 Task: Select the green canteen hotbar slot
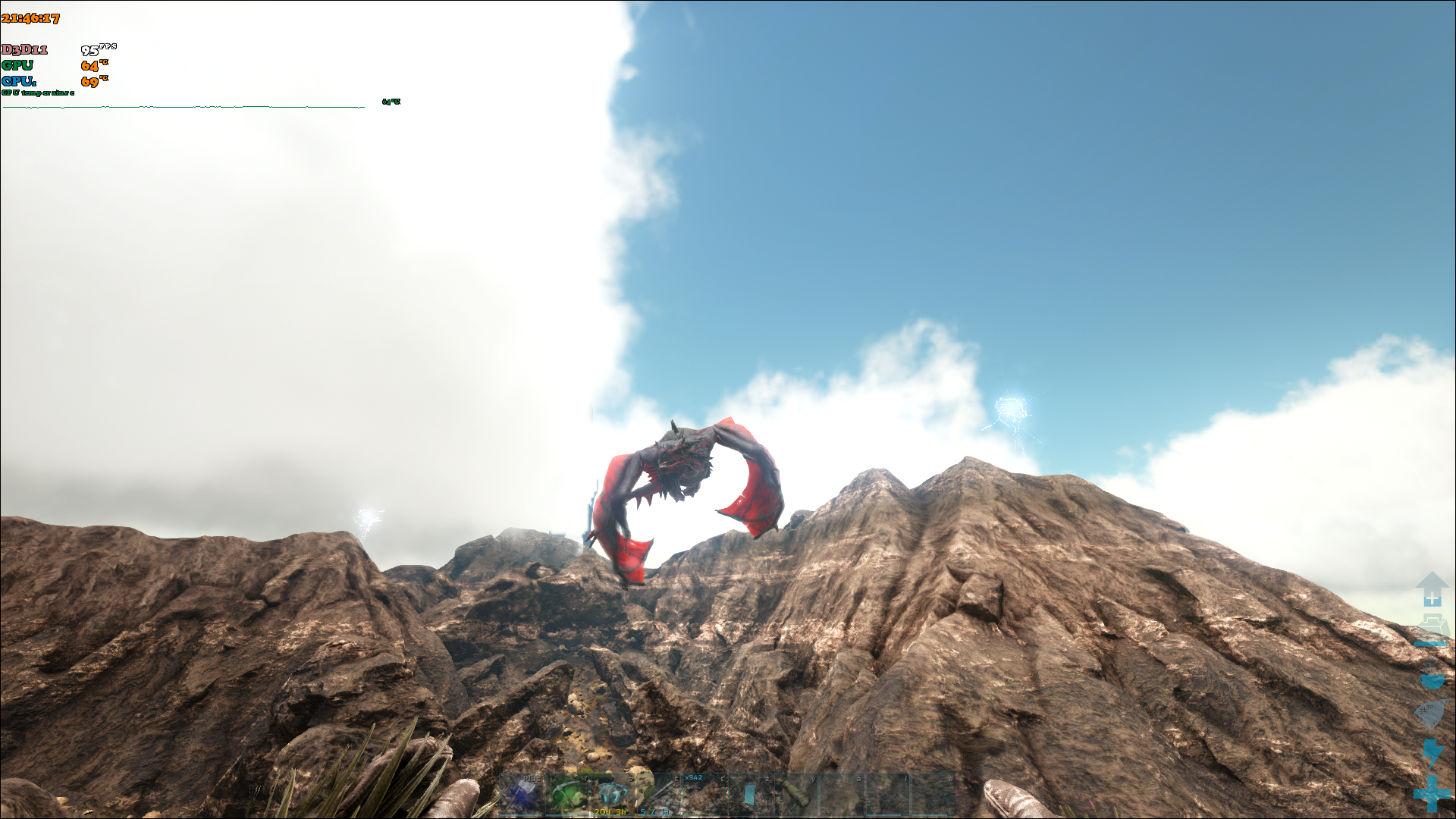coord(795,794)
